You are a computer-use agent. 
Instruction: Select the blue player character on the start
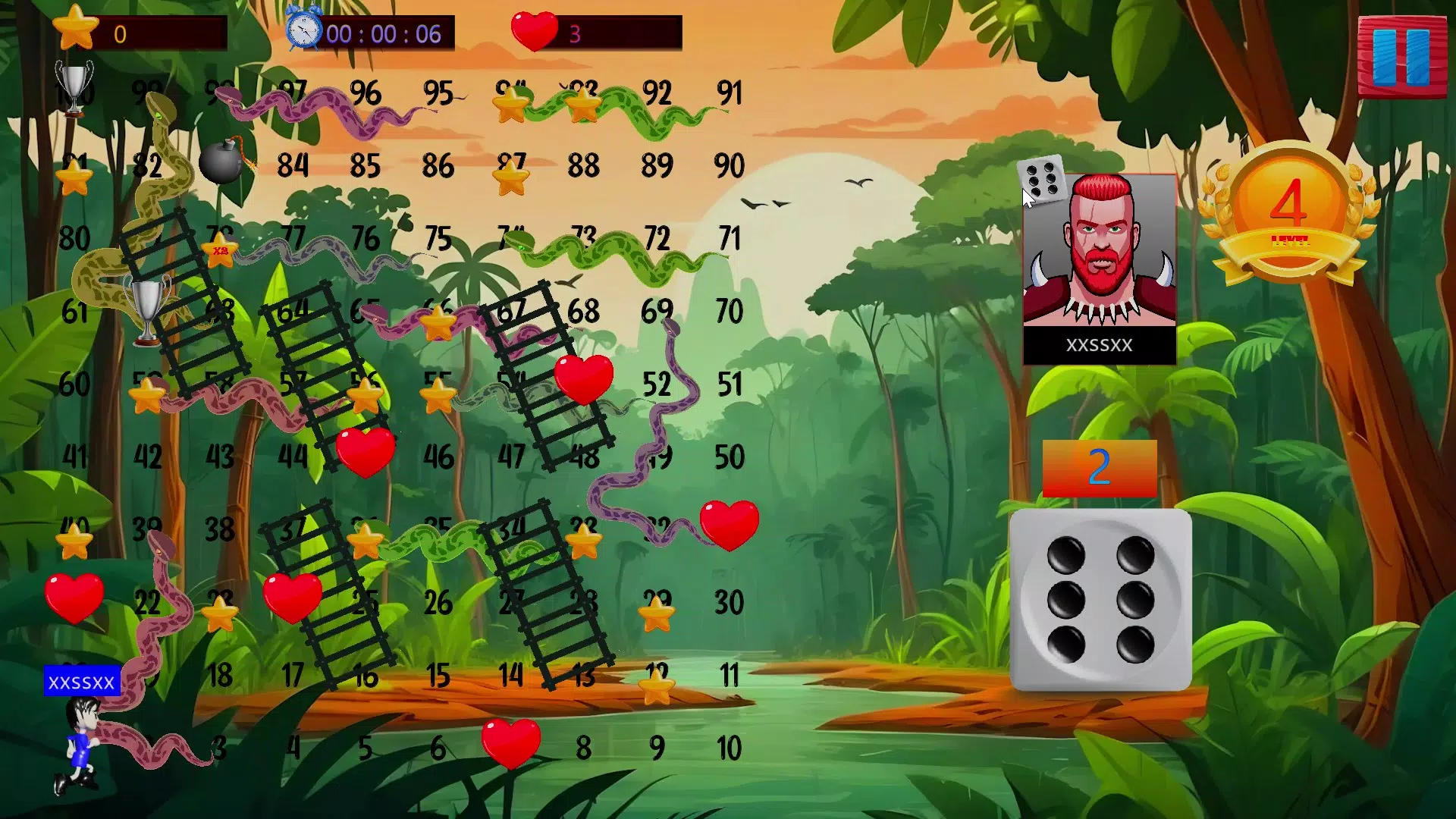(x=78, y=743)
